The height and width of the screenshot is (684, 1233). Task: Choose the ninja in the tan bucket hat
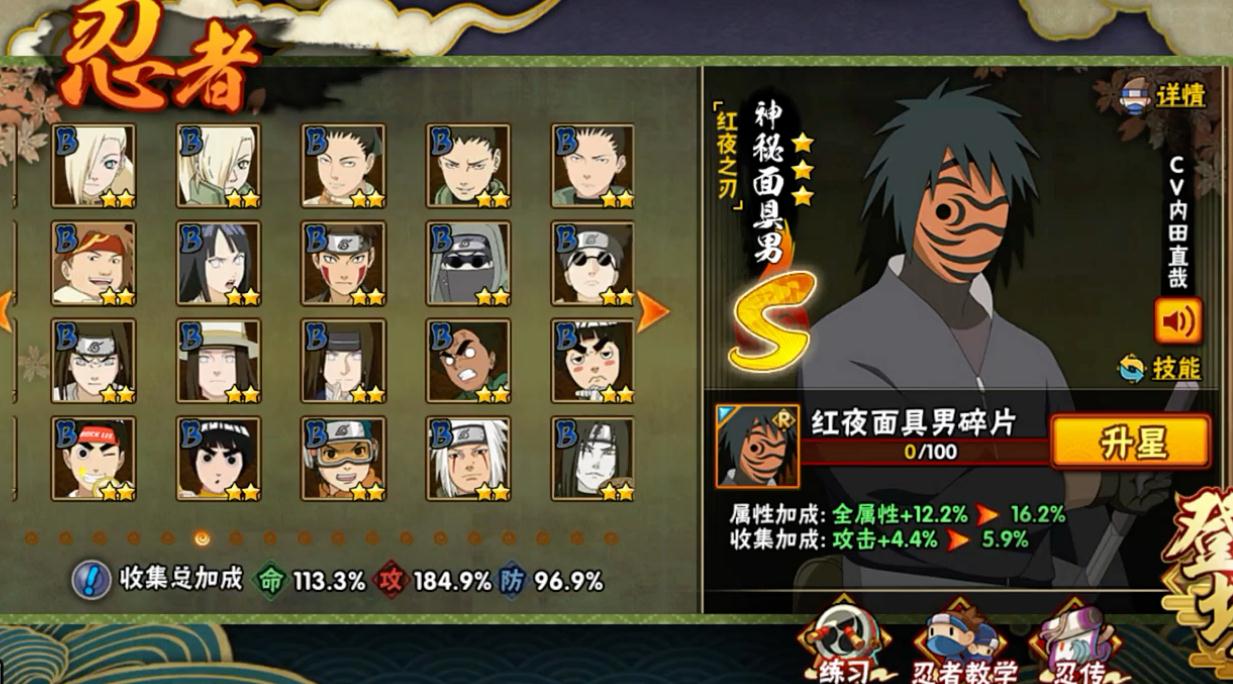point(218,360)
